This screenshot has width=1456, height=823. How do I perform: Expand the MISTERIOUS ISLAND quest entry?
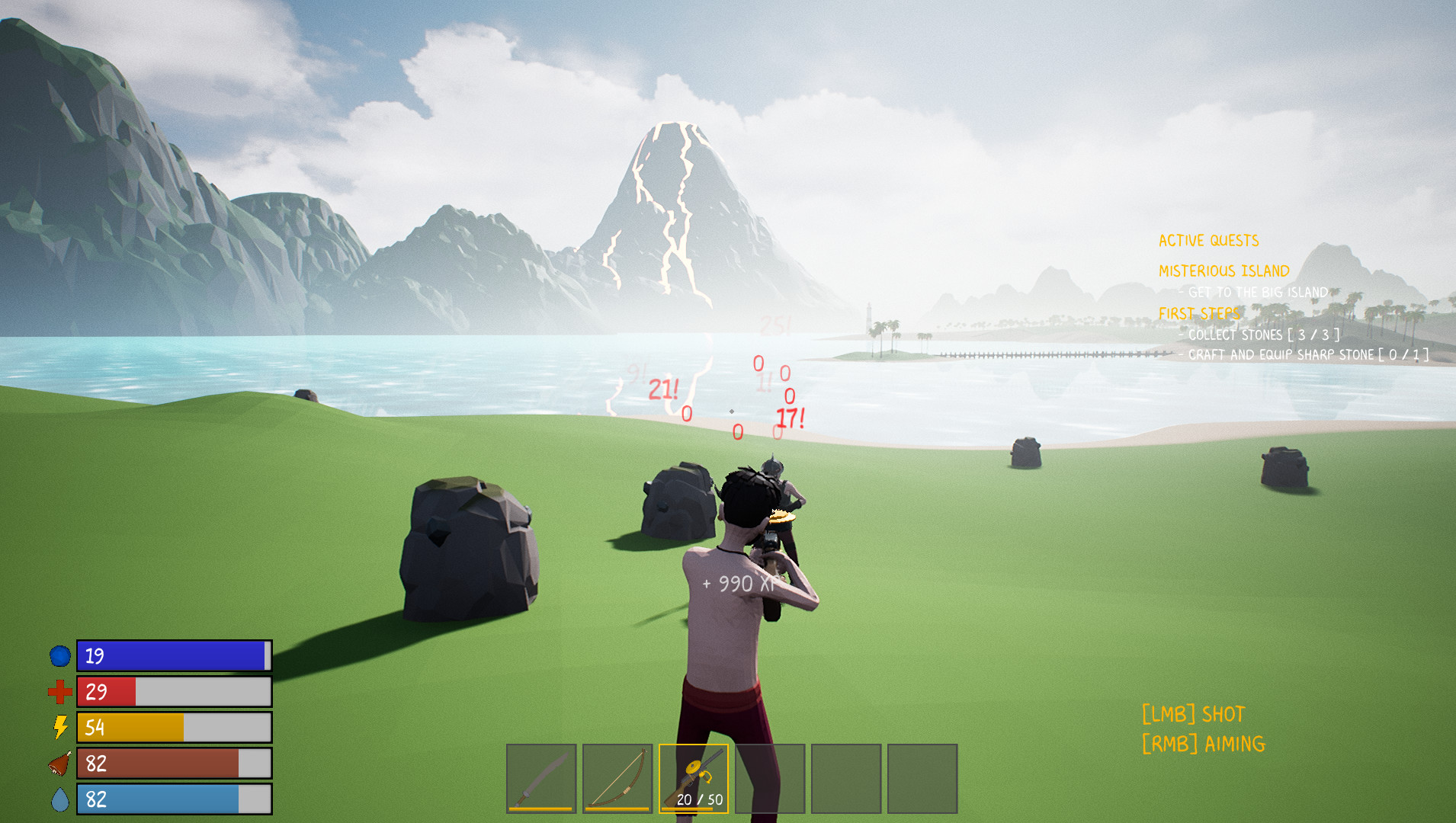pos(1223,271)
